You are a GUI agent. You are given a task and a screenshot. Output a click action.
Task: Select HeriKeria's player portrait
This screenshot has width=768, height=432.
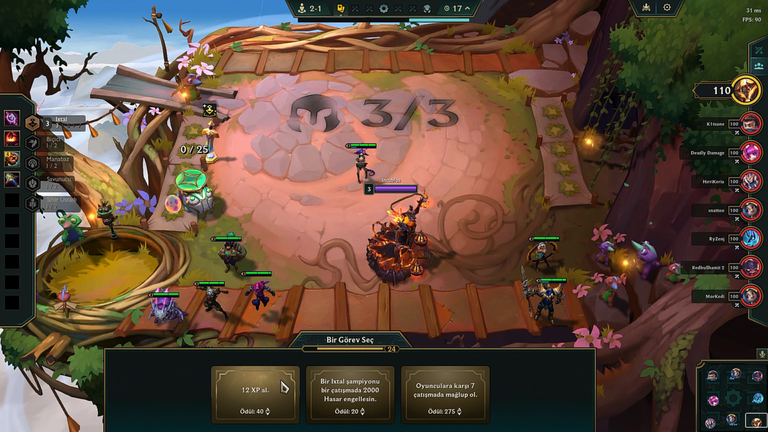click(x=751, y=182)
